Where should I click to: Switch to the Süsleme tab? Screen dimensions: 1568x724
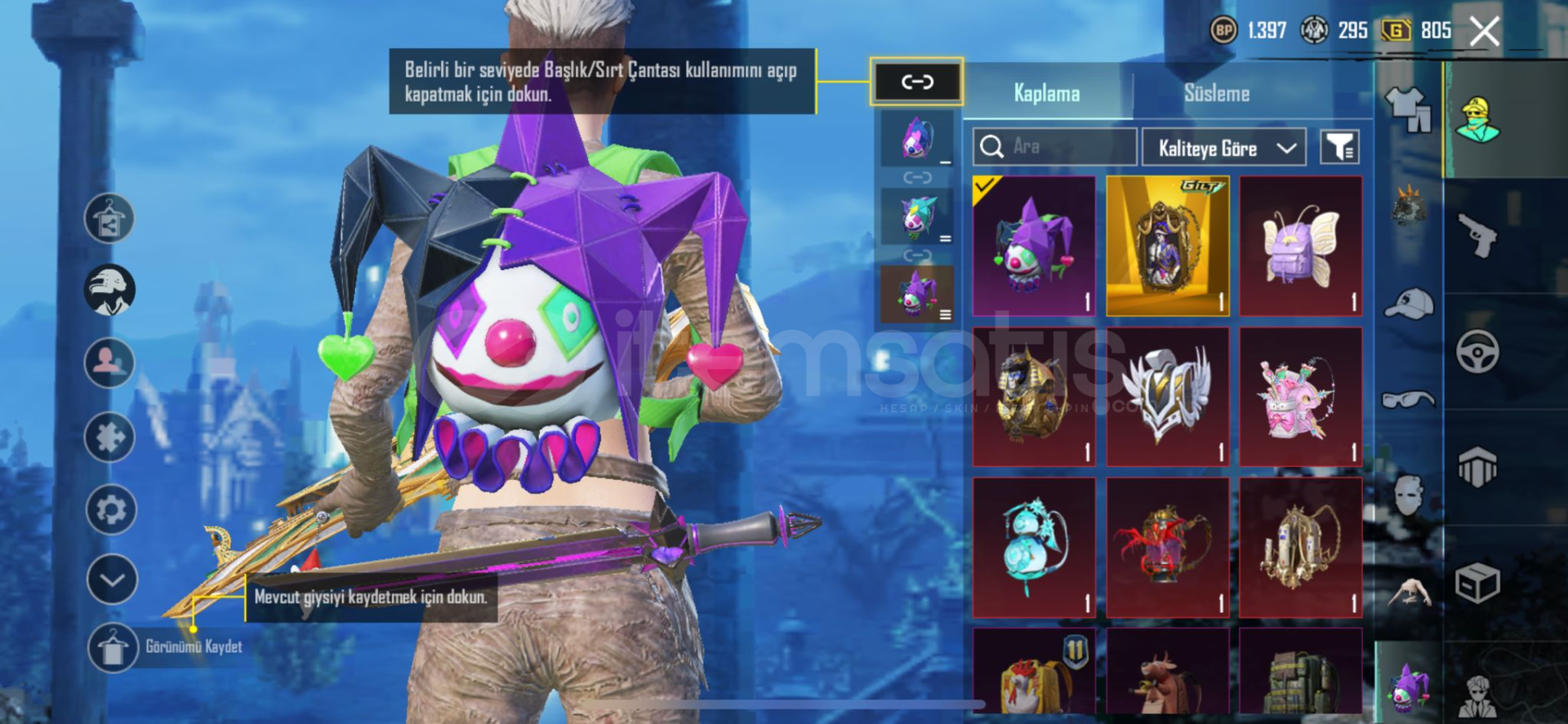(x=1216, y=94)
